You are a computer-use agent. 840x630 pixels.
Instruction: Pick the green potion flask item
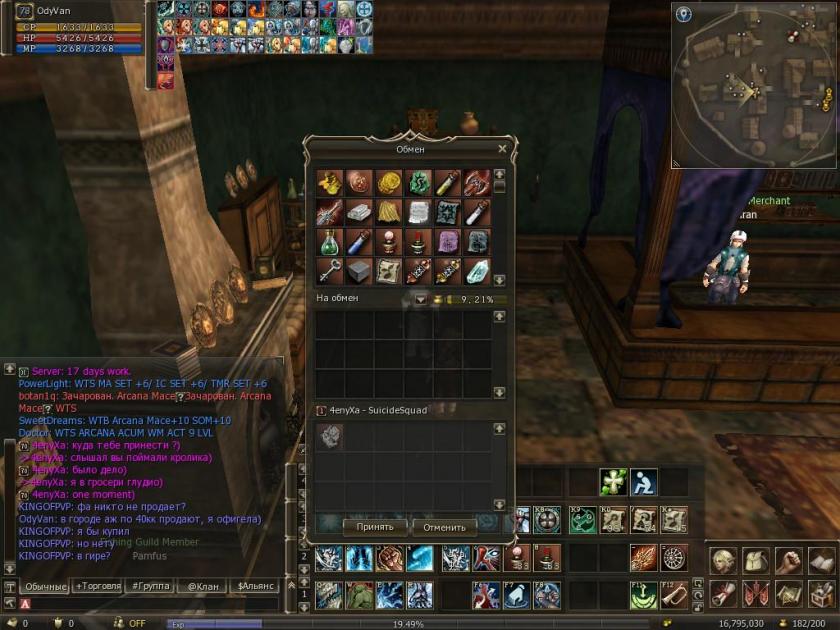click(330, 241)
